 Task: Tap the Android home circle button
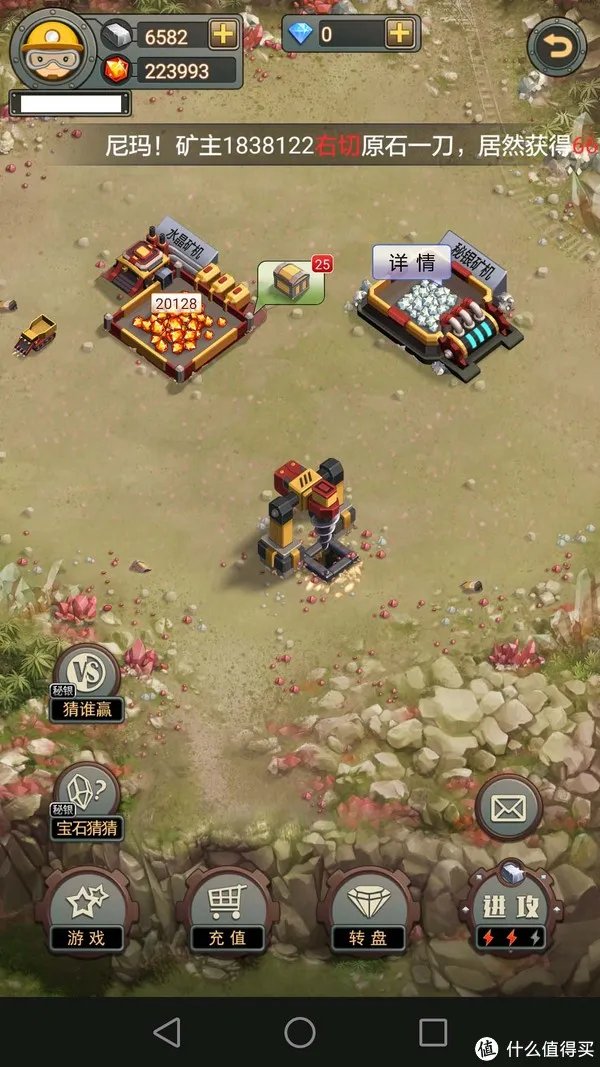click(x=300, y=1031)
